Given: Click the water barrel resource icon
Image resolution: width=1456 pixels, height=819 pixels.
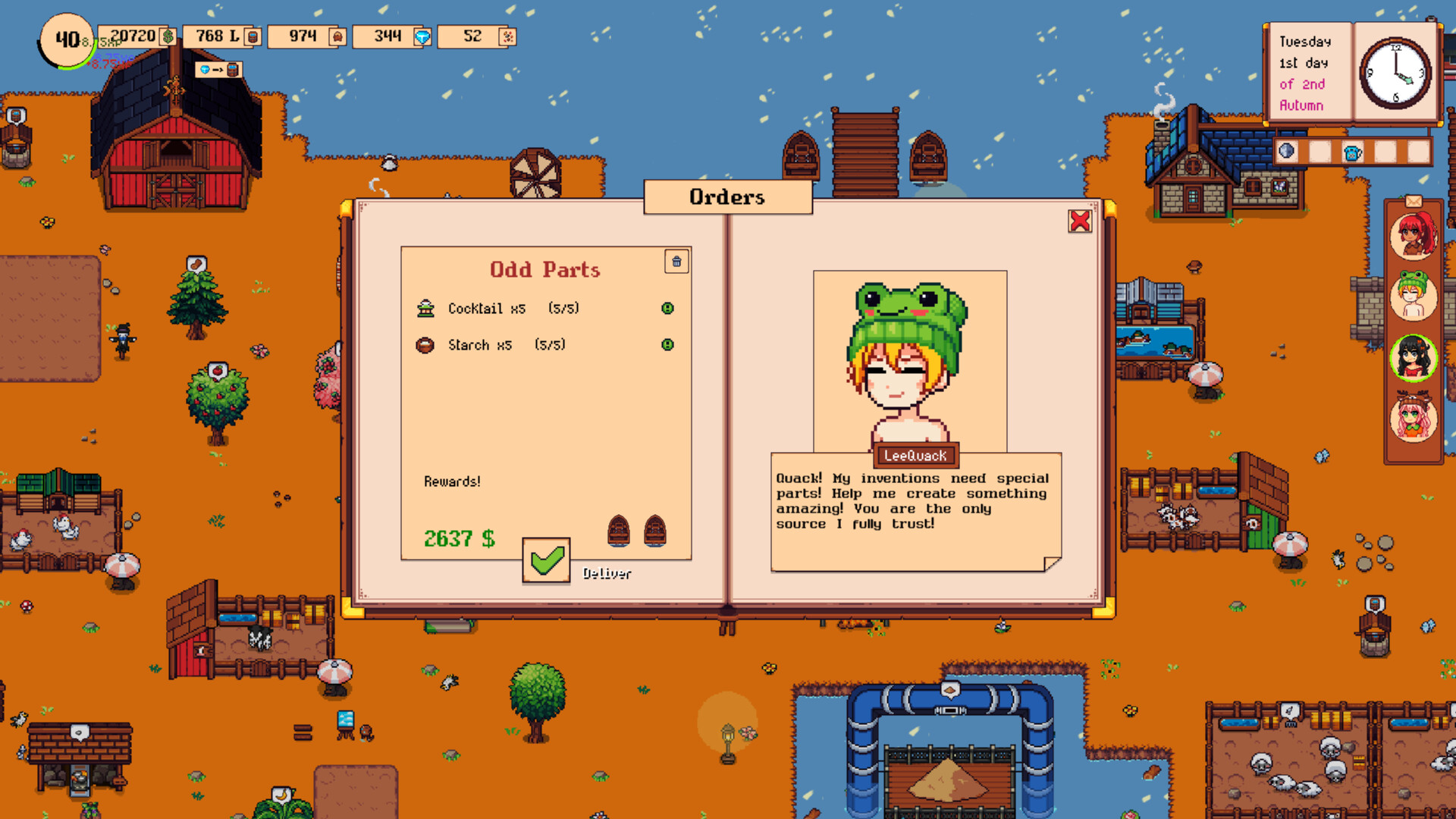Looking at the screenshot, I should tap(253, 36).
